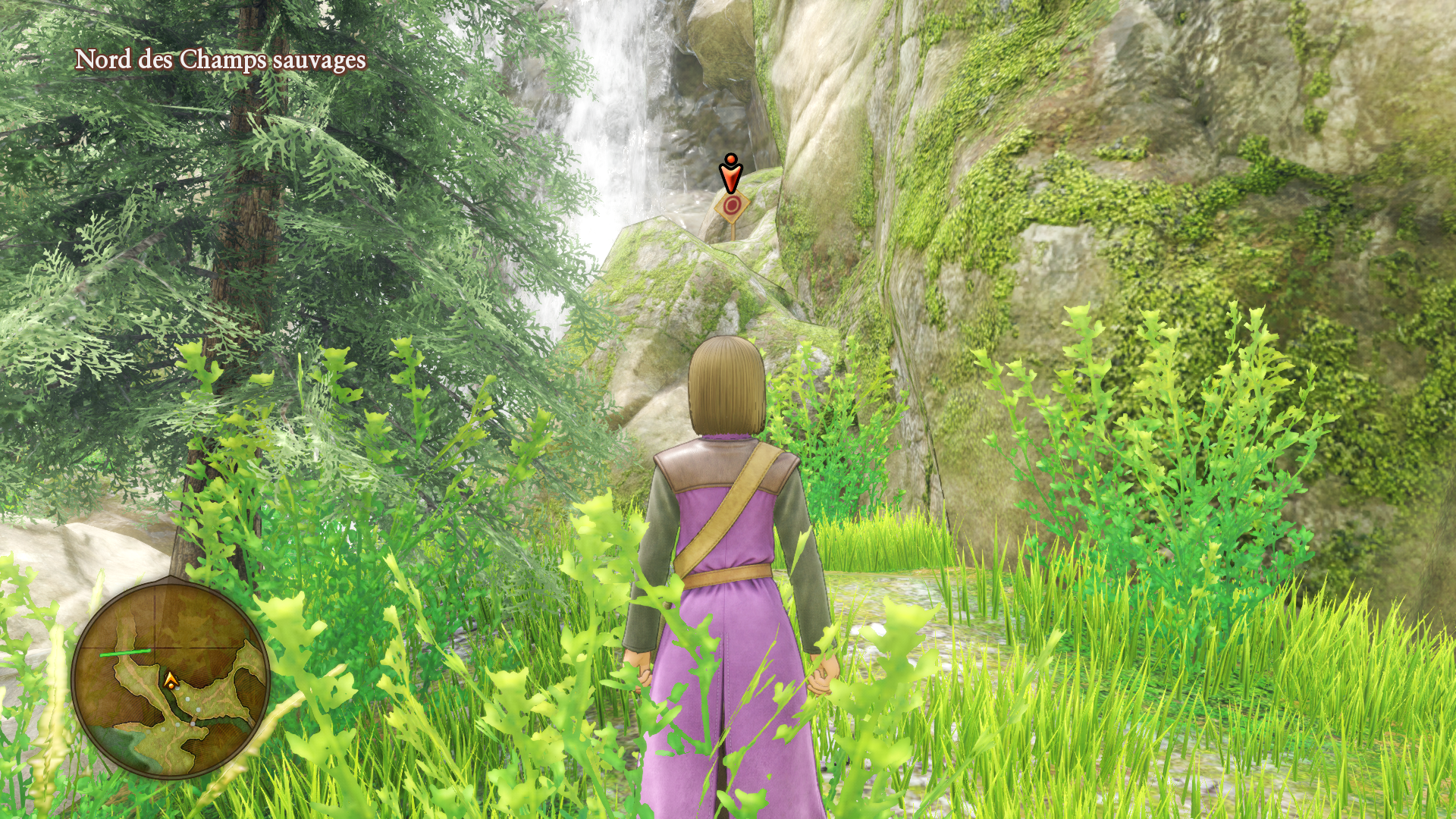Click the circular minimap
The height and width of the screenshot is (819, 1456).
pyautogui.click(x=171, y=677)
